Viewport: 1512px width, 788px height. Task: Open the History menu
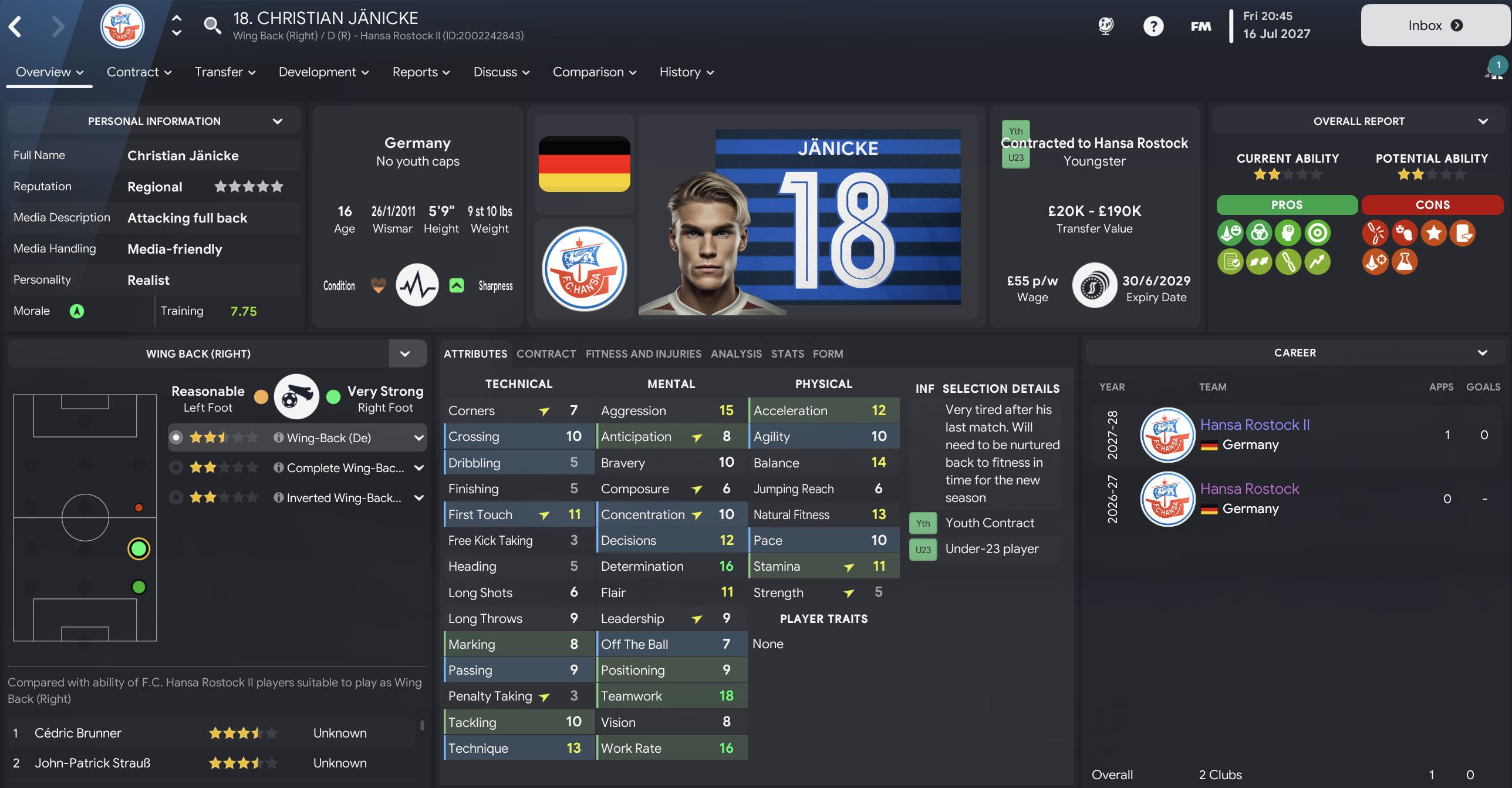click(x=686, y=72)
